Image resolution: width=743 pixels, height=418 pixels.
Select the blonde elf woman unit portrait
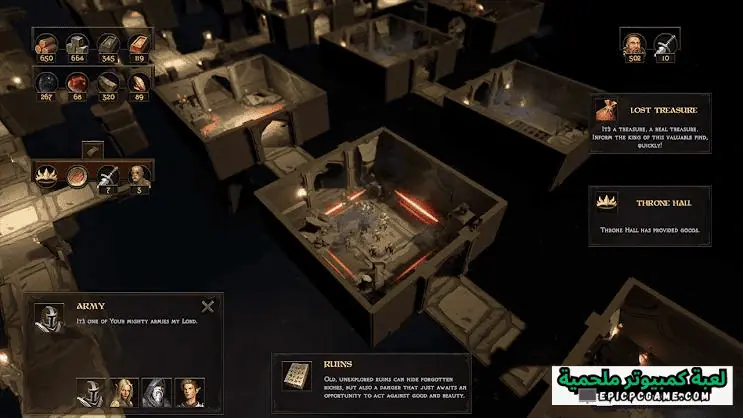pos(126,391)
